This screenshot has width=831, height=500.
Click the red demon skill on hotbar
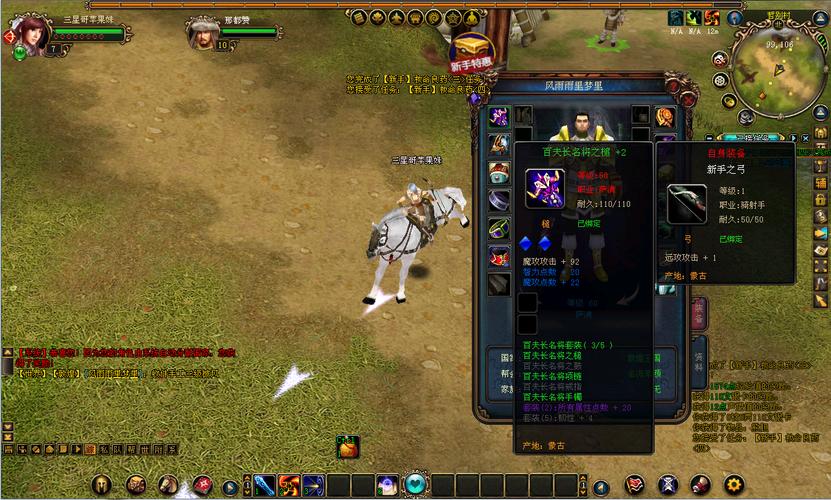[289, 486]
